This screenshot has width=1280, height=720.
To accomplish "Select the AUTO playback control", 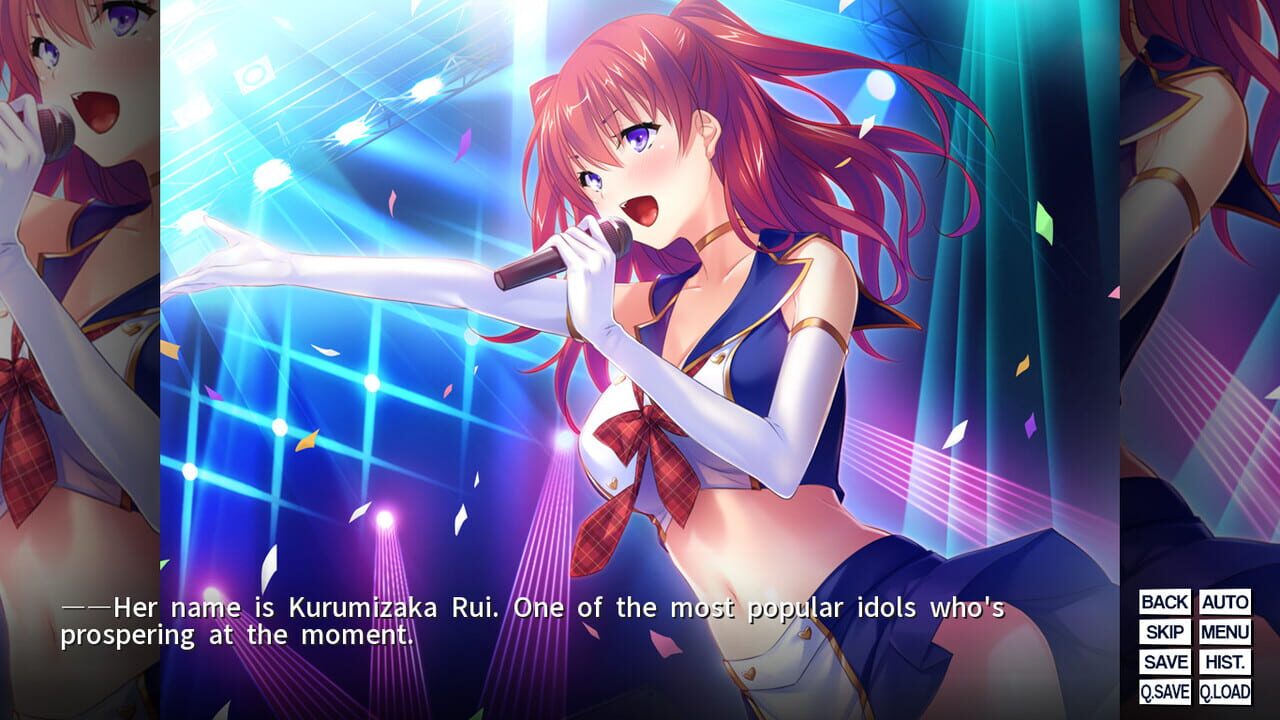I will (x=1227, y=603).
